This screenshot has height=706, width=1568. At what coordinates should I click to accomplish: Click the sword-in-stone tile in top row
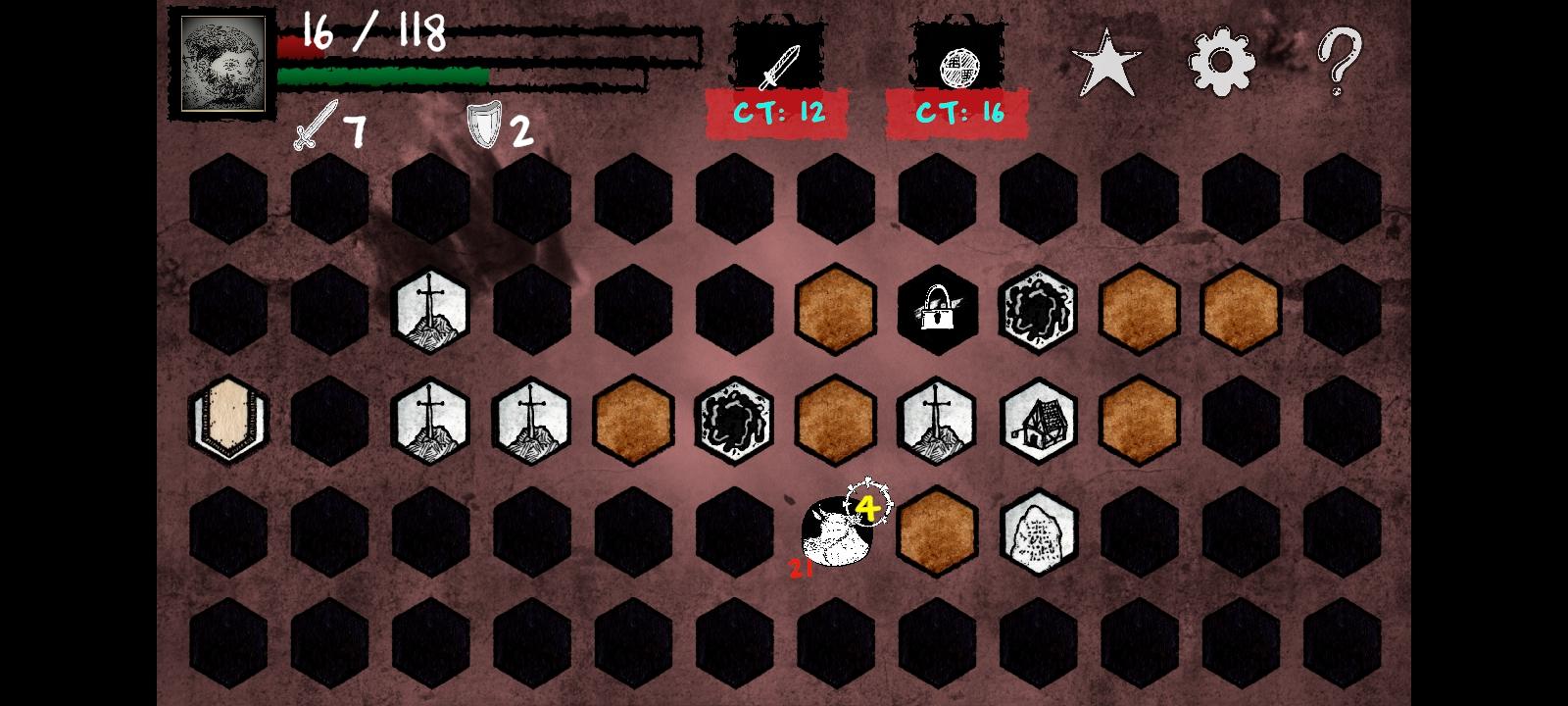[x=429, y=311]
